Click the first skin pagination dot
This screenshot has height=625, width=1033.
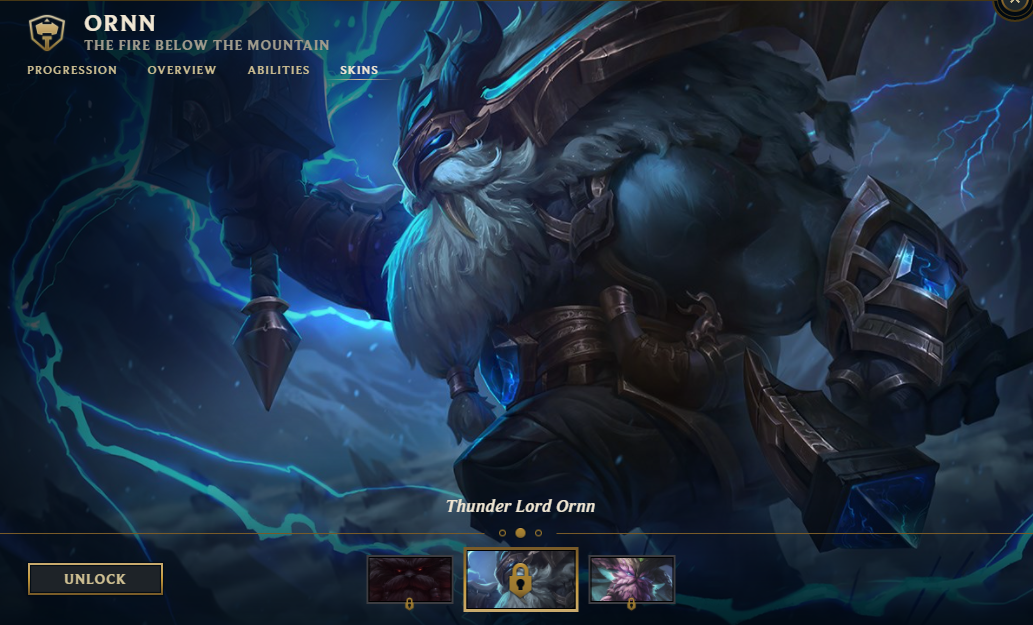point(502,533)
